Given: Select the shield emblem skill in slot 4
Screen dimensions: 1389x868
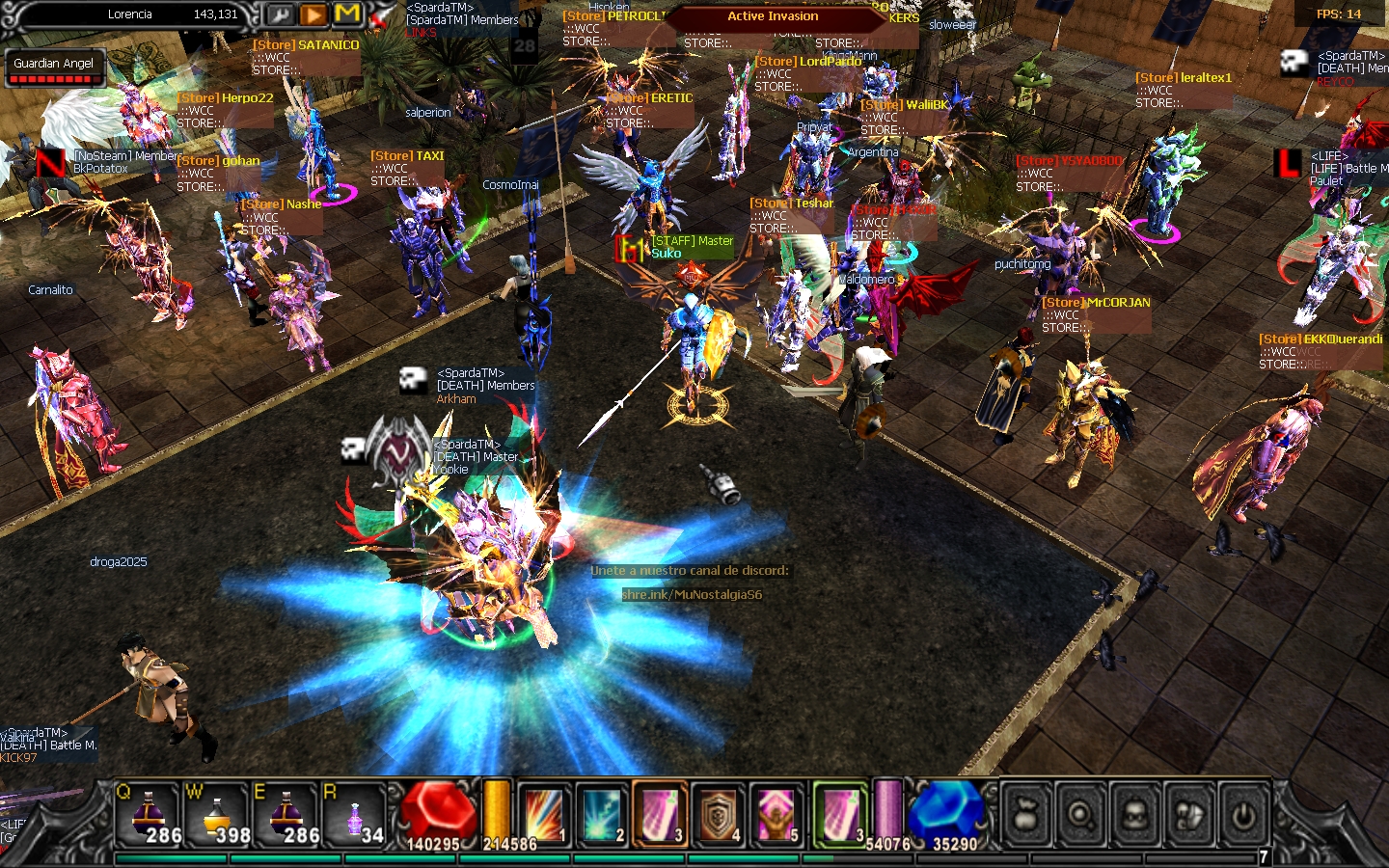Looking at the screenshot, I should [718, 815].
